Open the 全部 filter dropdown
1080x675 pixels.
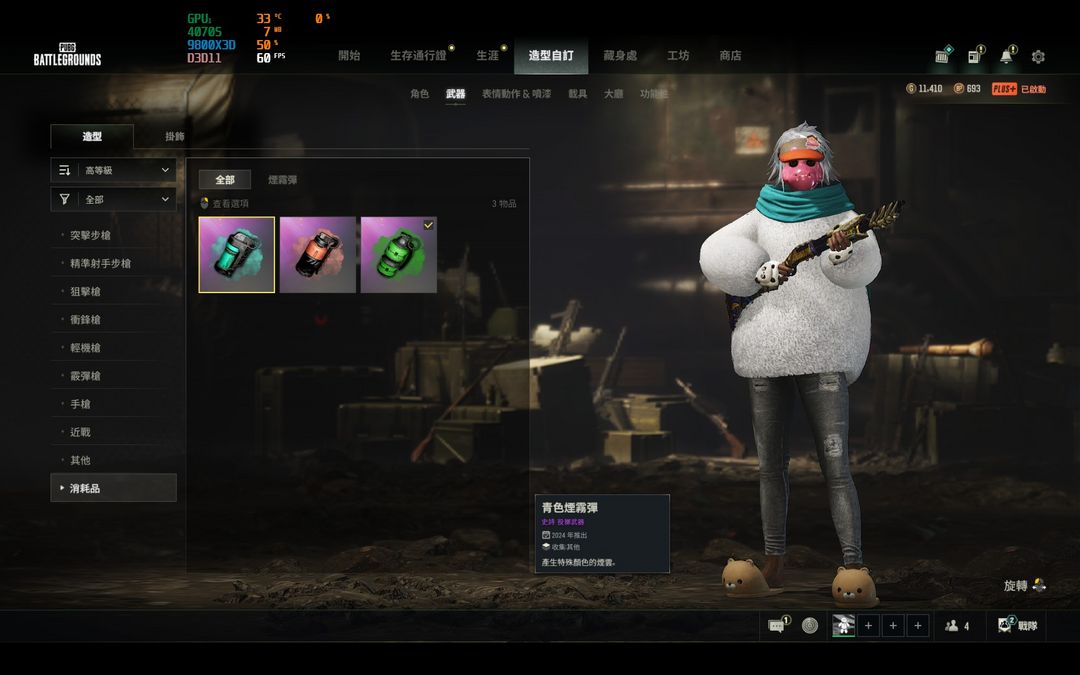pos(114,200)
